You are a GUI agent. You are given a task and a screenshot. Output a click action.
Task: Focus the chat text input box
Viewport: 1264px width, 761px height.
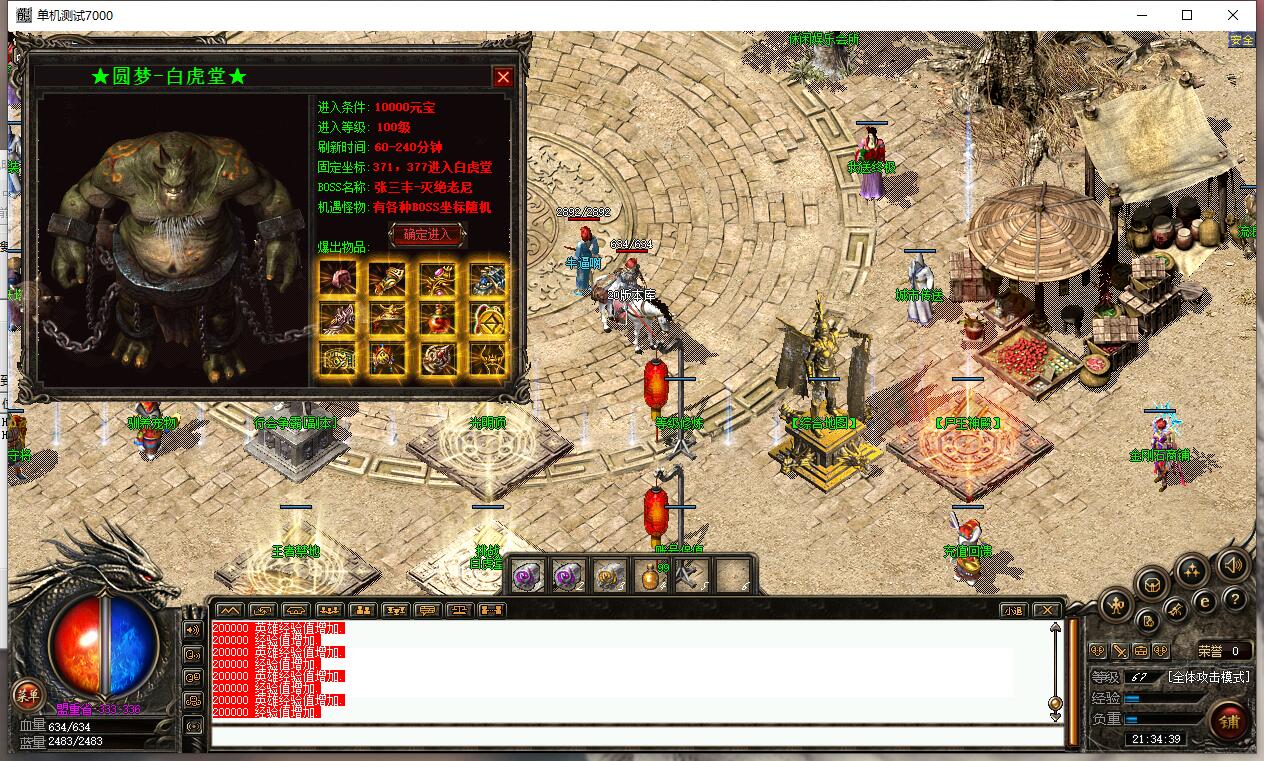636,737
